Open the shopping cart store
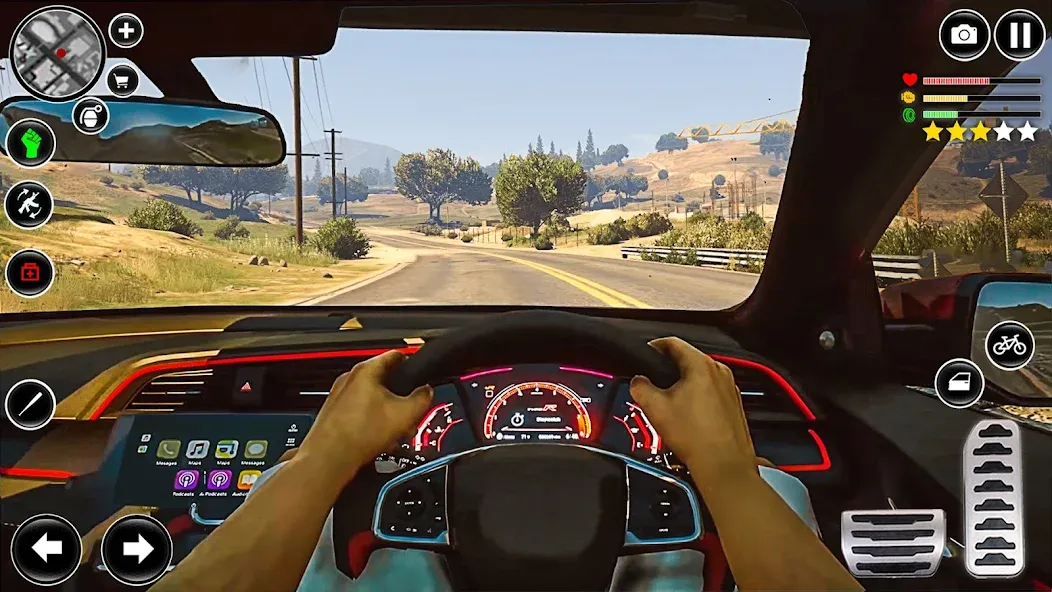The height and width of the screenshot is (592, 1052). click(123, 80)
